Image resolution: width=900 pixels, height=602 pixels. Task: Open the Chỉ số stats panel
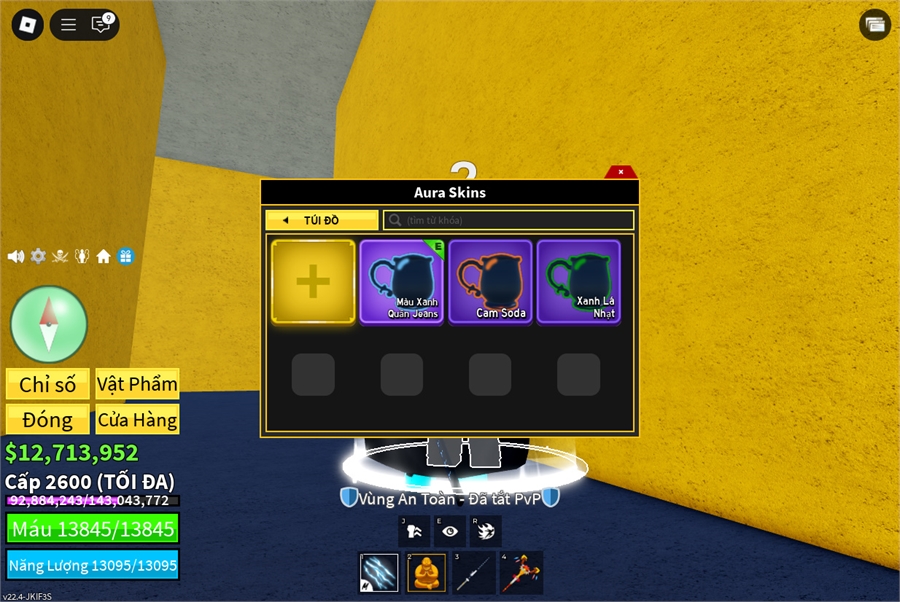[47, 384]
